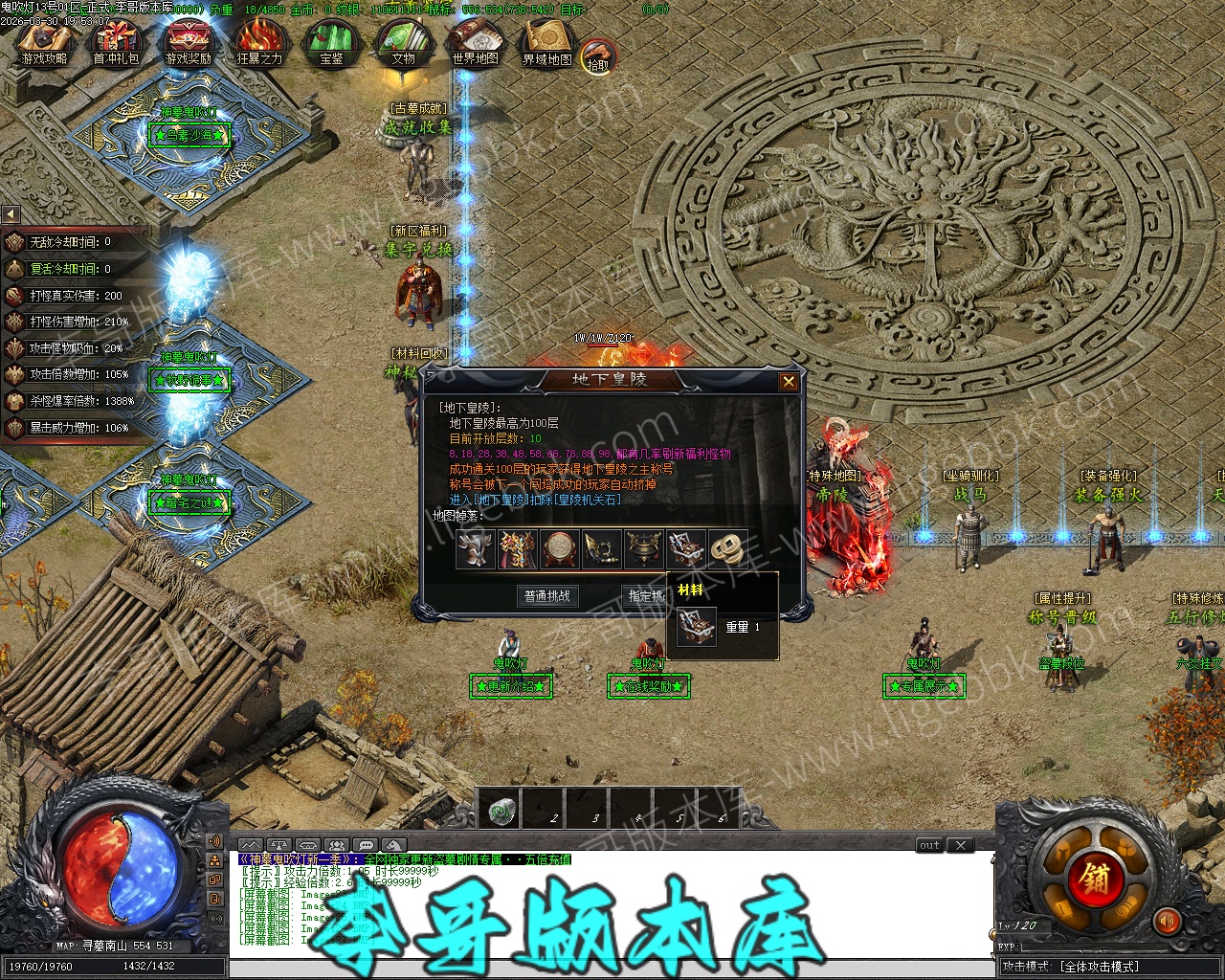The image size is (1225, 980).
Task: Close the 地下皇陵 dialog window
Action: (788, 382)
